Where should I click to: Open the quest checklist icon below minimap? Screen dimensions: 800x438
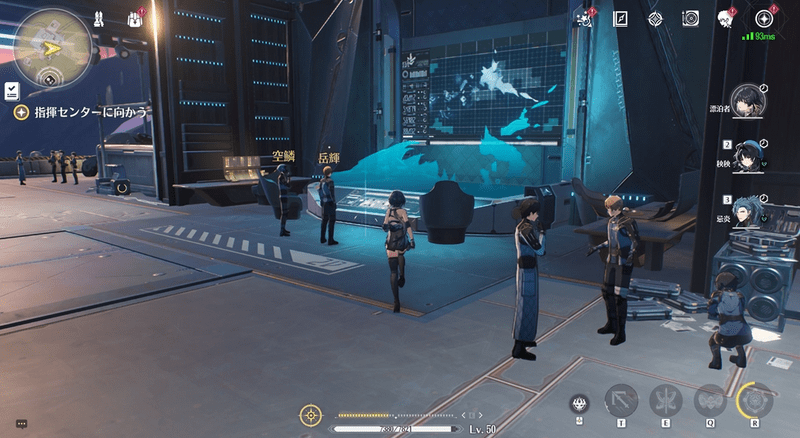(x=8, y=90)
